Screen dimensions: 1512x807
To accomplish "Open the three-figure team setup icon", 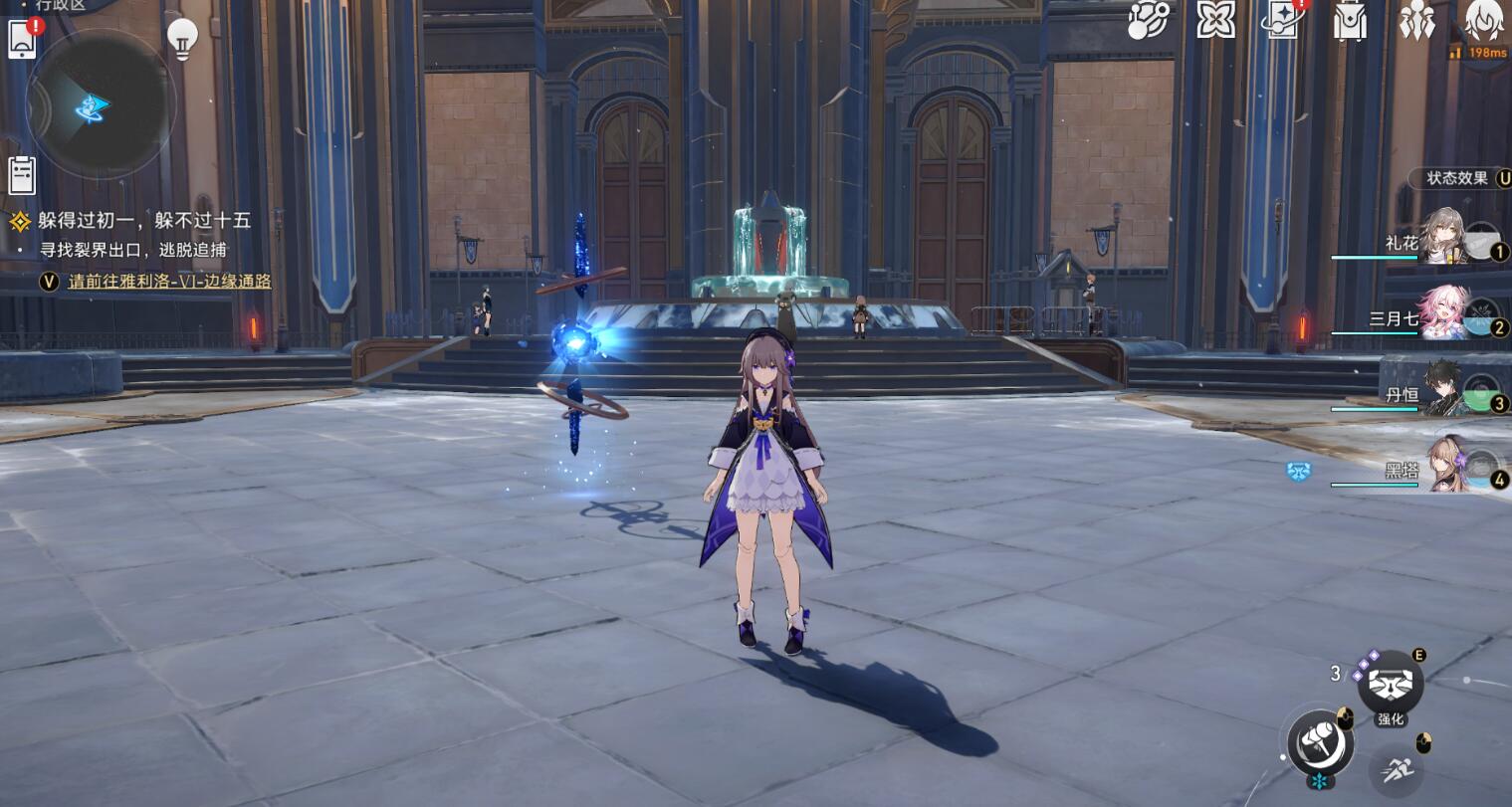I will (x=1415, y=20).
